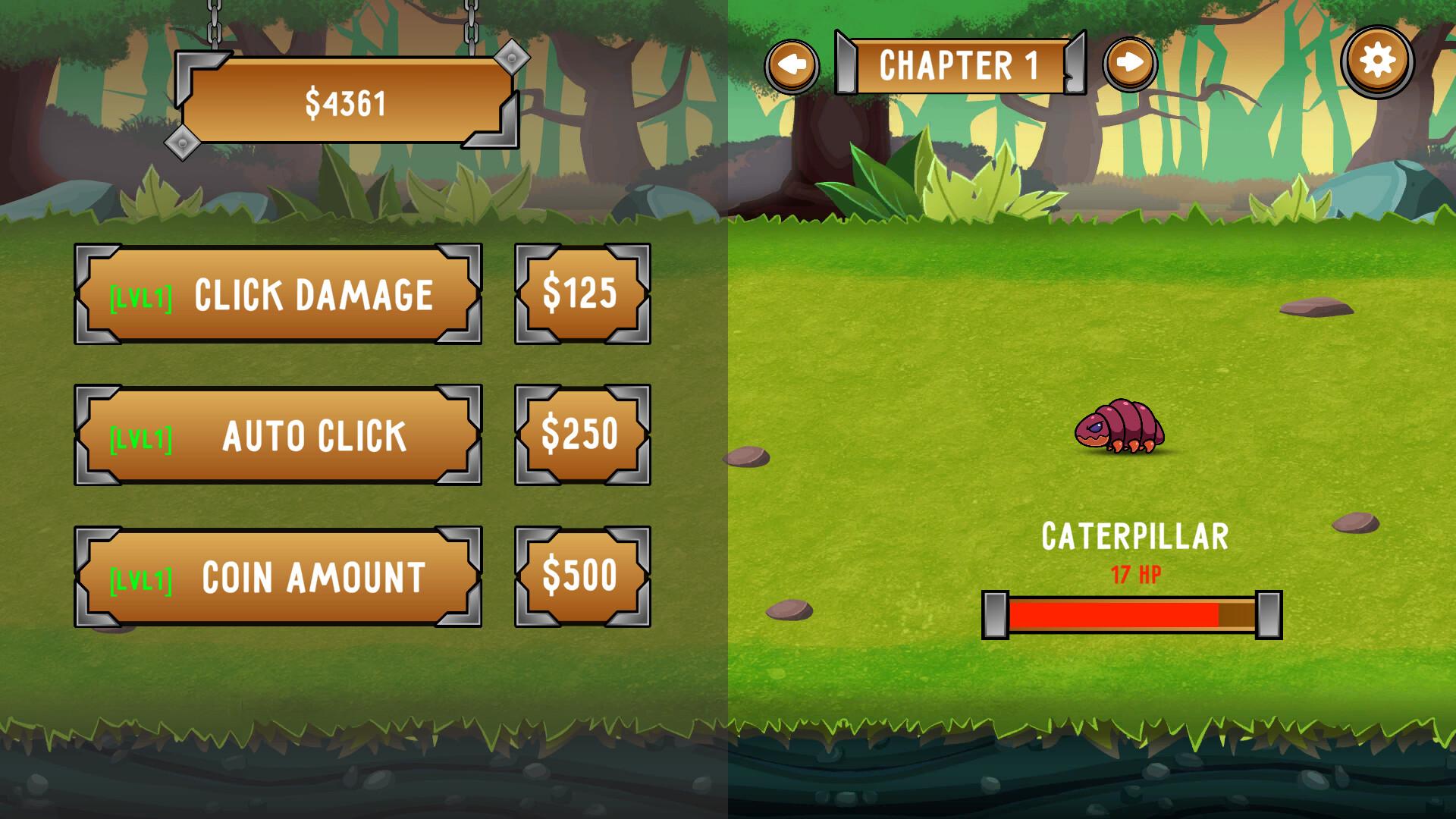Image resolution: width=1456 pixels, height=819 pixels.
Task: Select the Chapter 1 title banner
Action: point(959,64)
